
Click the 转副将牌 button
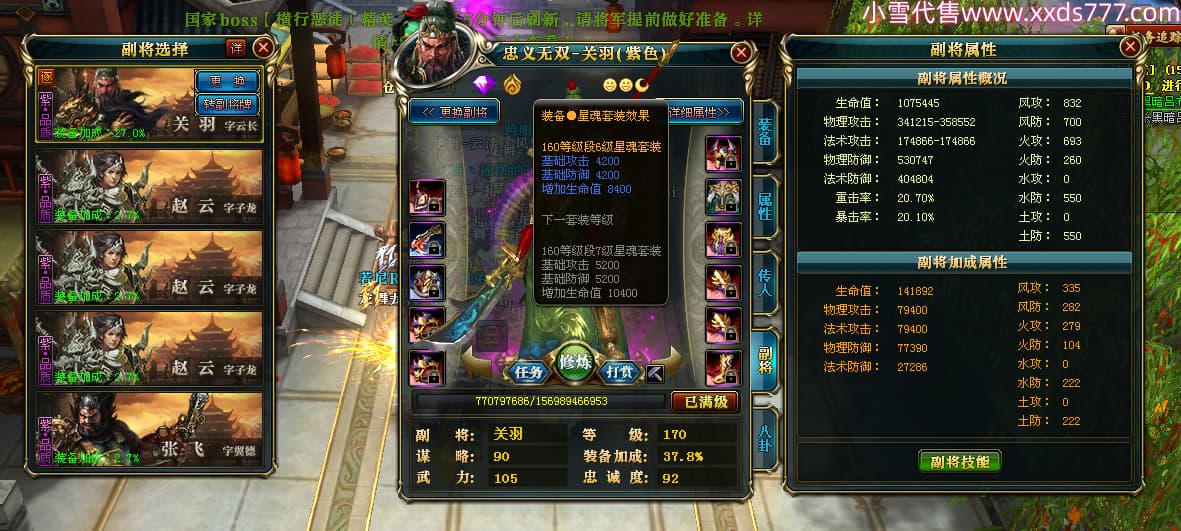click(x=227, y=103)
